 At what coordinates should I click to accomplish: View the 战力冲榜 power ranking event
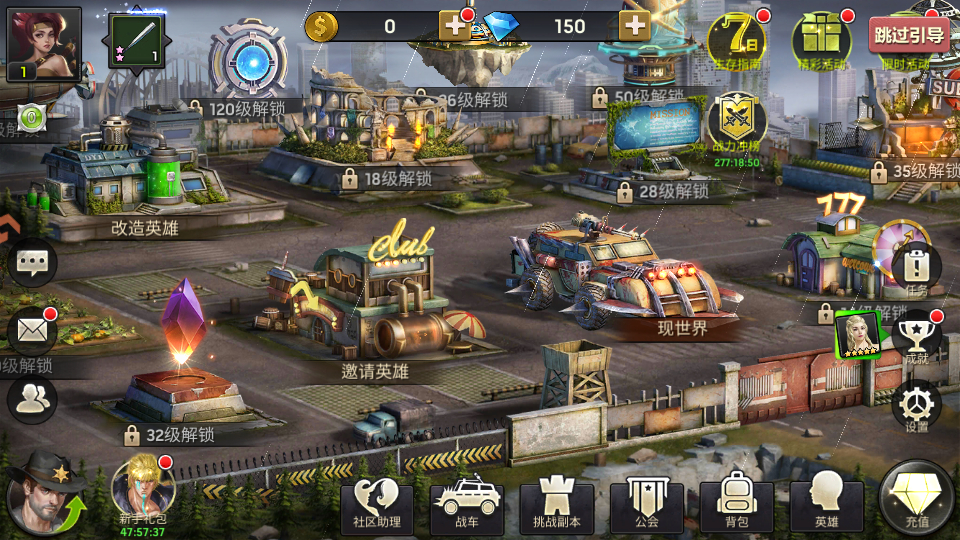coord(737,125)
